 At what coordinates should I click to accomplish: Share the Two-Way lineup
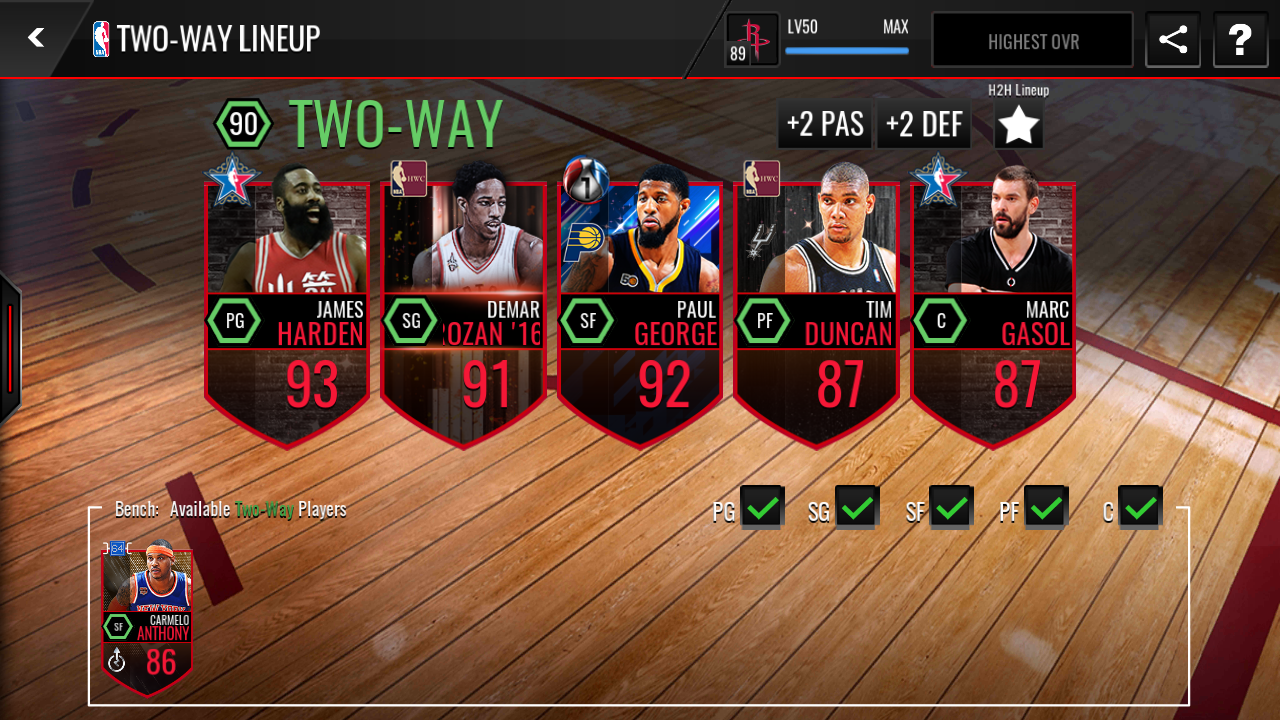click(1172, 40)
